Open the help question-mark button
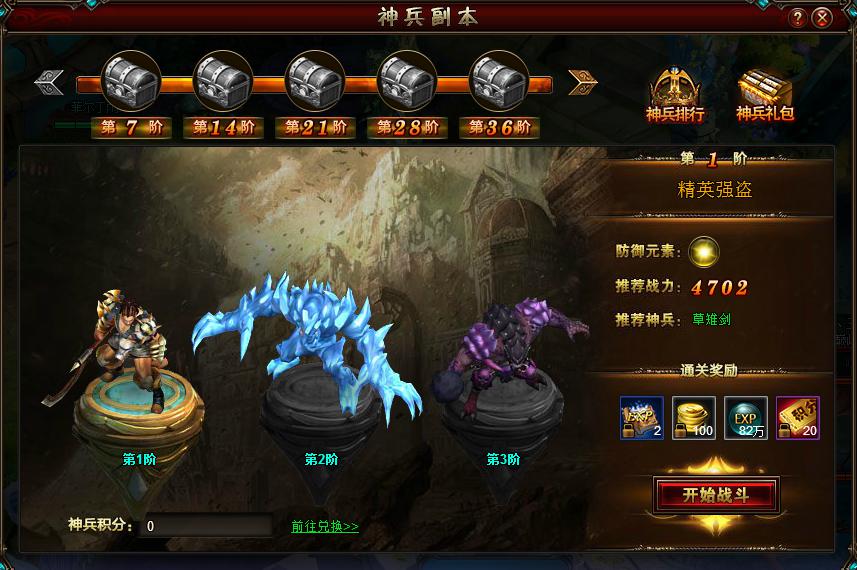This screenshot has height=570, width=857. [798, 18]
